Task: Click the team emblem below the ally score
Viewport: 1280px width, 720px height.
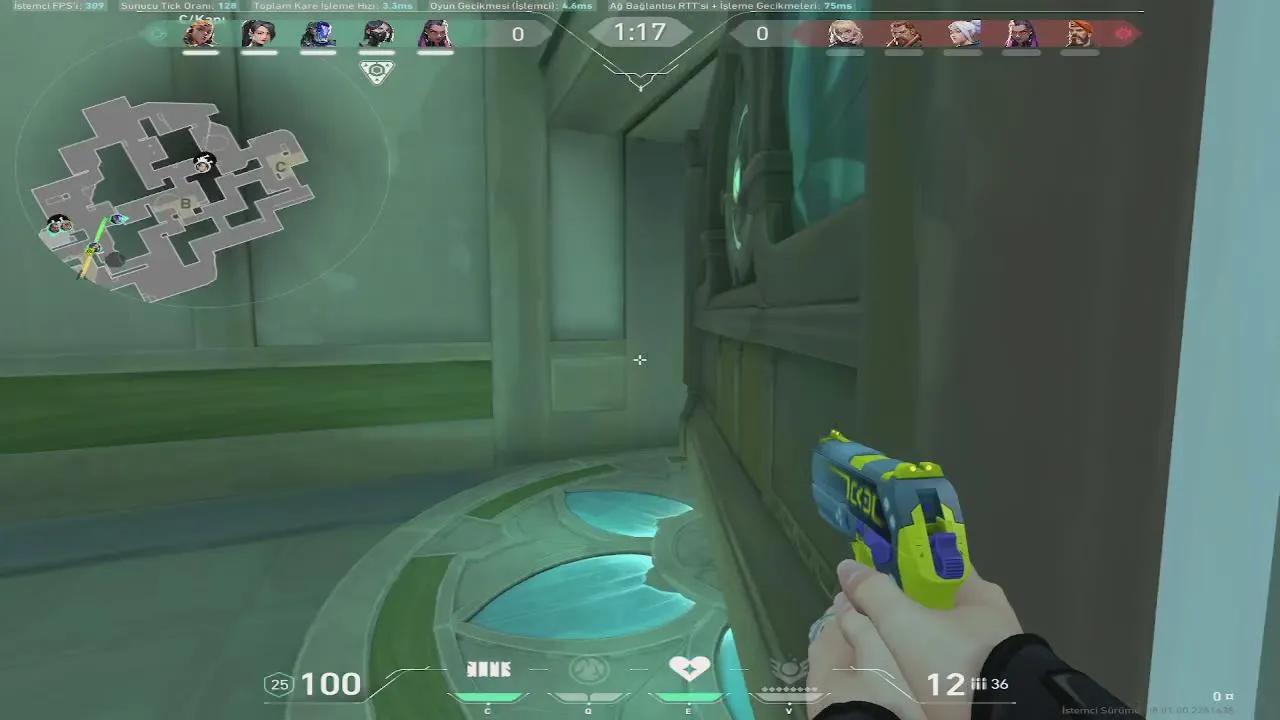Action: click(377, 70)
